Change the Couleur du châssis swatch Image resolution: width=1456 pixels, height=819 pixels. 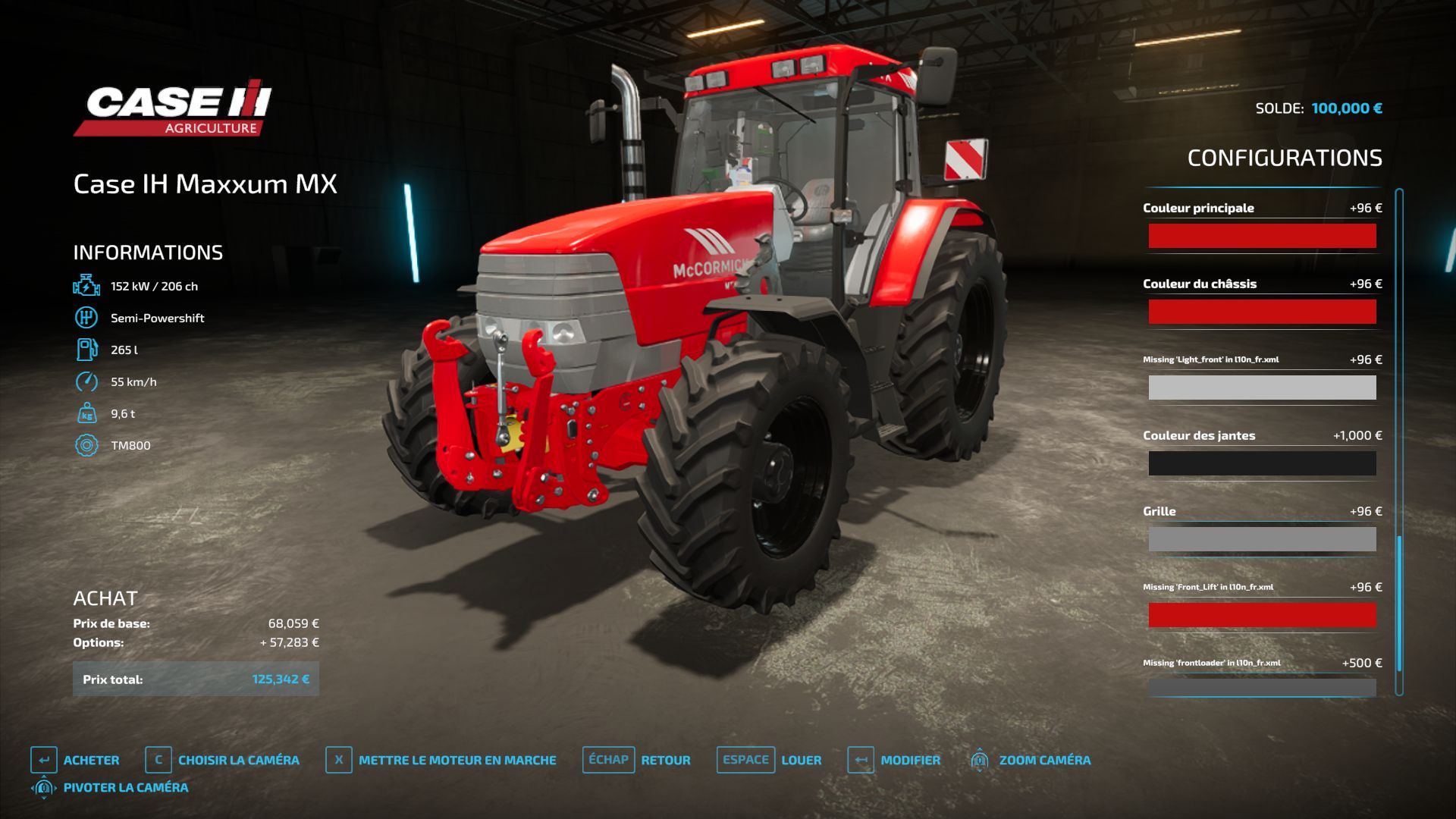tap(1262, 312)
